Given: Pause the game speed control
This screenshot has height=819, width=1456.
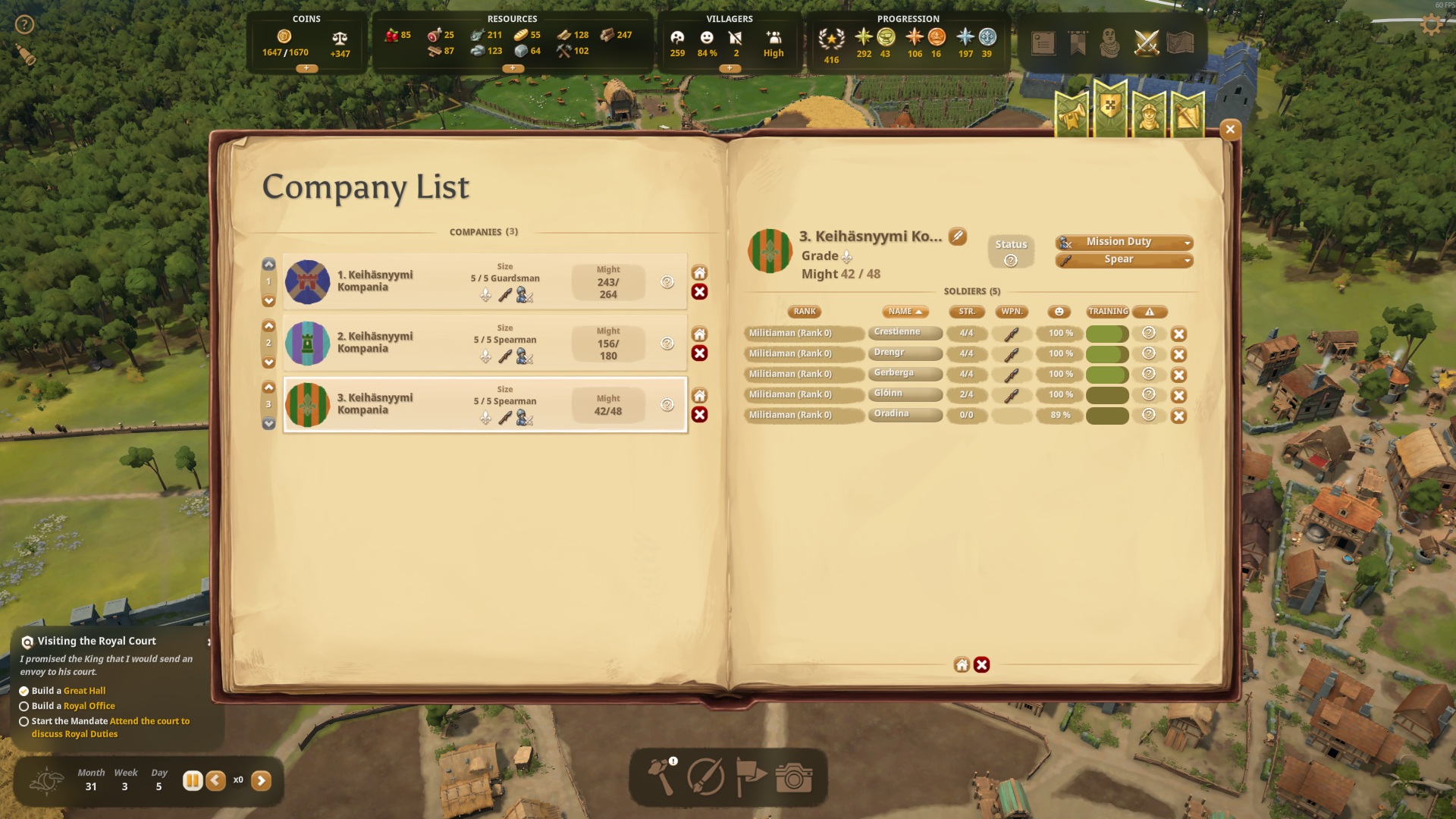Looking at the screenshot, I should coord(193,780).
